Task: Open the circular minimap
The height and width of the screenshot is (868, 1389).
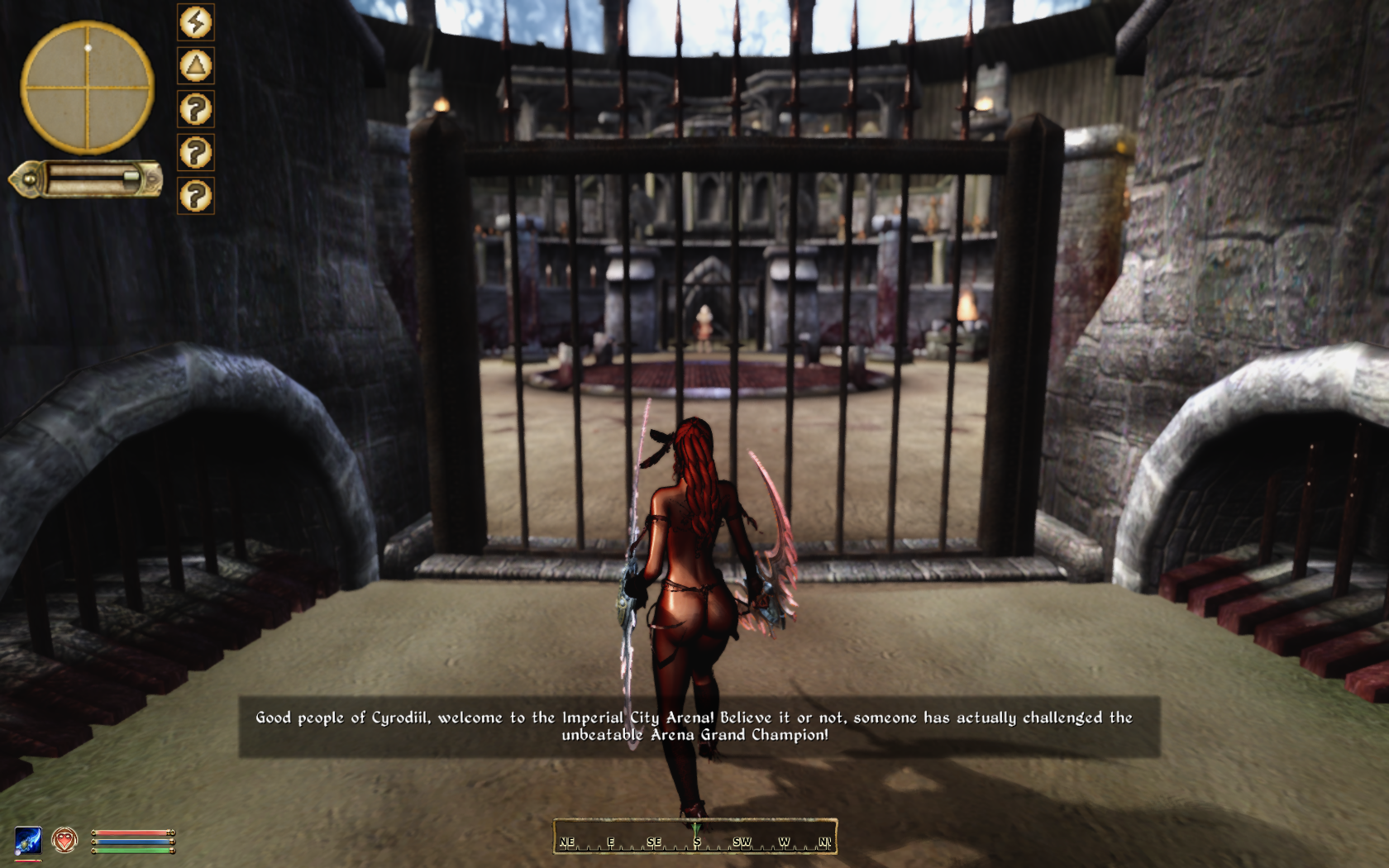Action: tap(87, 87)
